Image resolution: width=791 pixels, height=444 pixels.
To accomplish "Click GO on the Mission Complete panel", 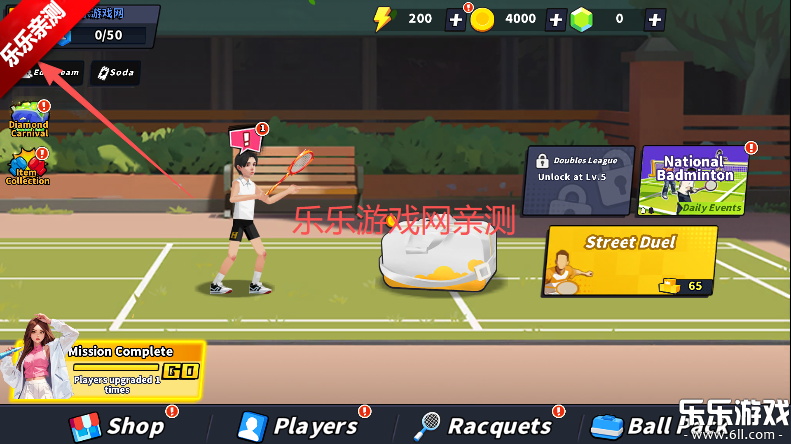I will (180, 371).
